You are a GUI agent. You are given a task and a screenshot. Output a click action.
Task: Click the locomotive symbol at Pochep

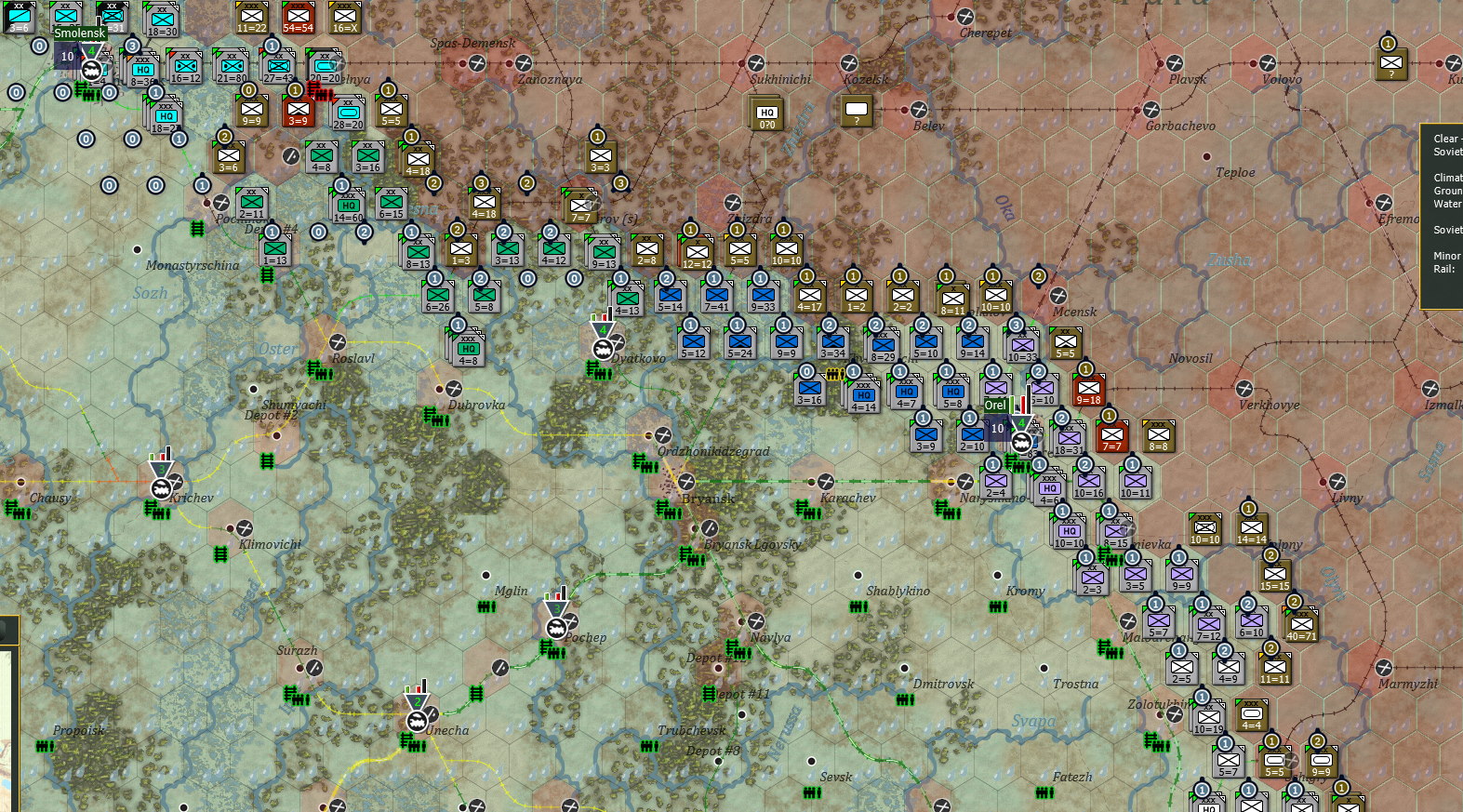556,627
